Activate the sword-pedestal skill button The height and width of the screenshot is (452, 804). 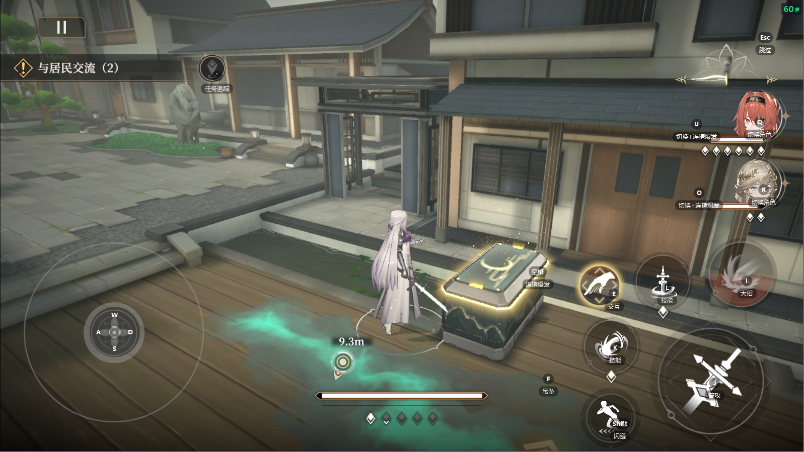click(663, 278)
